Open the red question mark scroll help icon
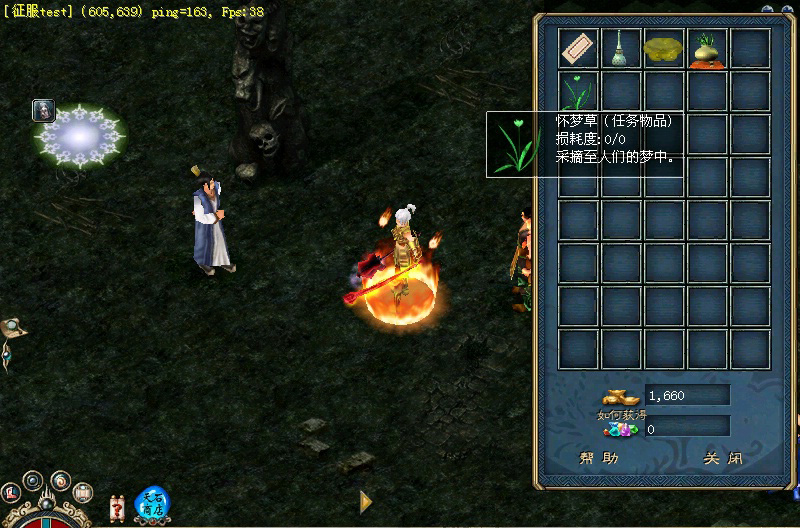 coord(118,507)
